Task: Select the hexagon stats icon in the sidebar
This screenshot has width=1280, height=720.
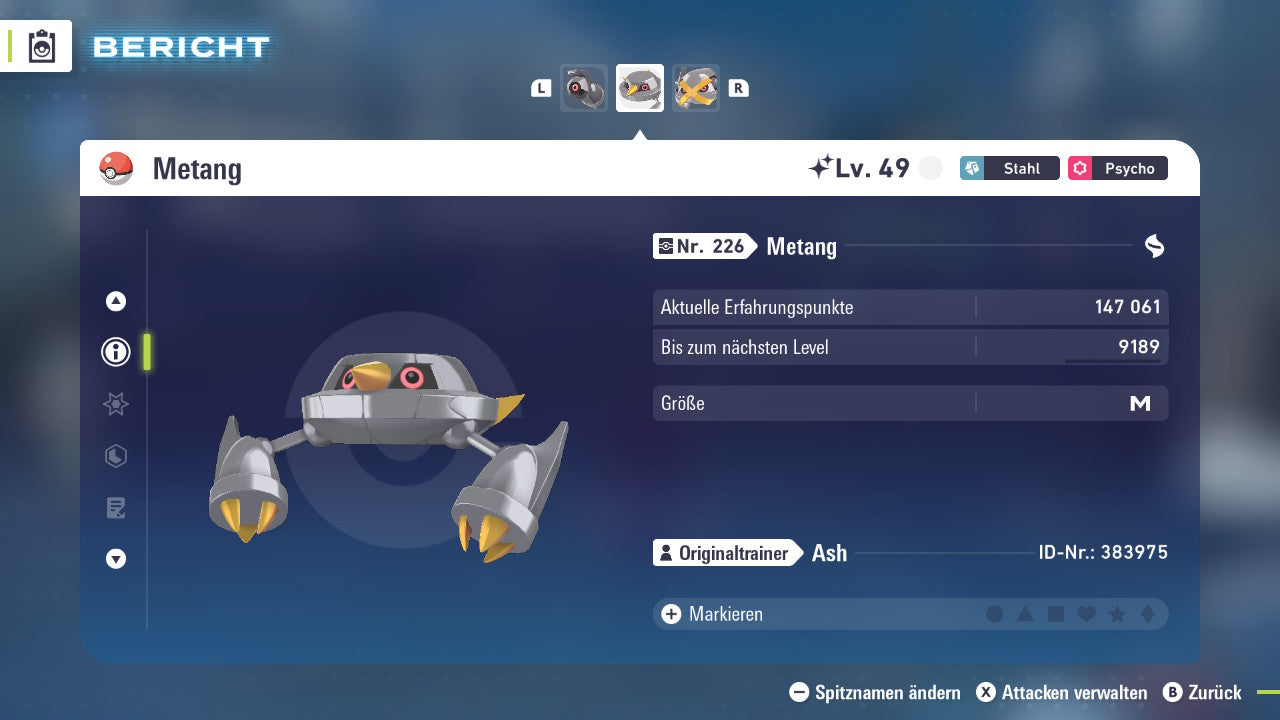Action: pyautogui.click(x=115, y=456)
